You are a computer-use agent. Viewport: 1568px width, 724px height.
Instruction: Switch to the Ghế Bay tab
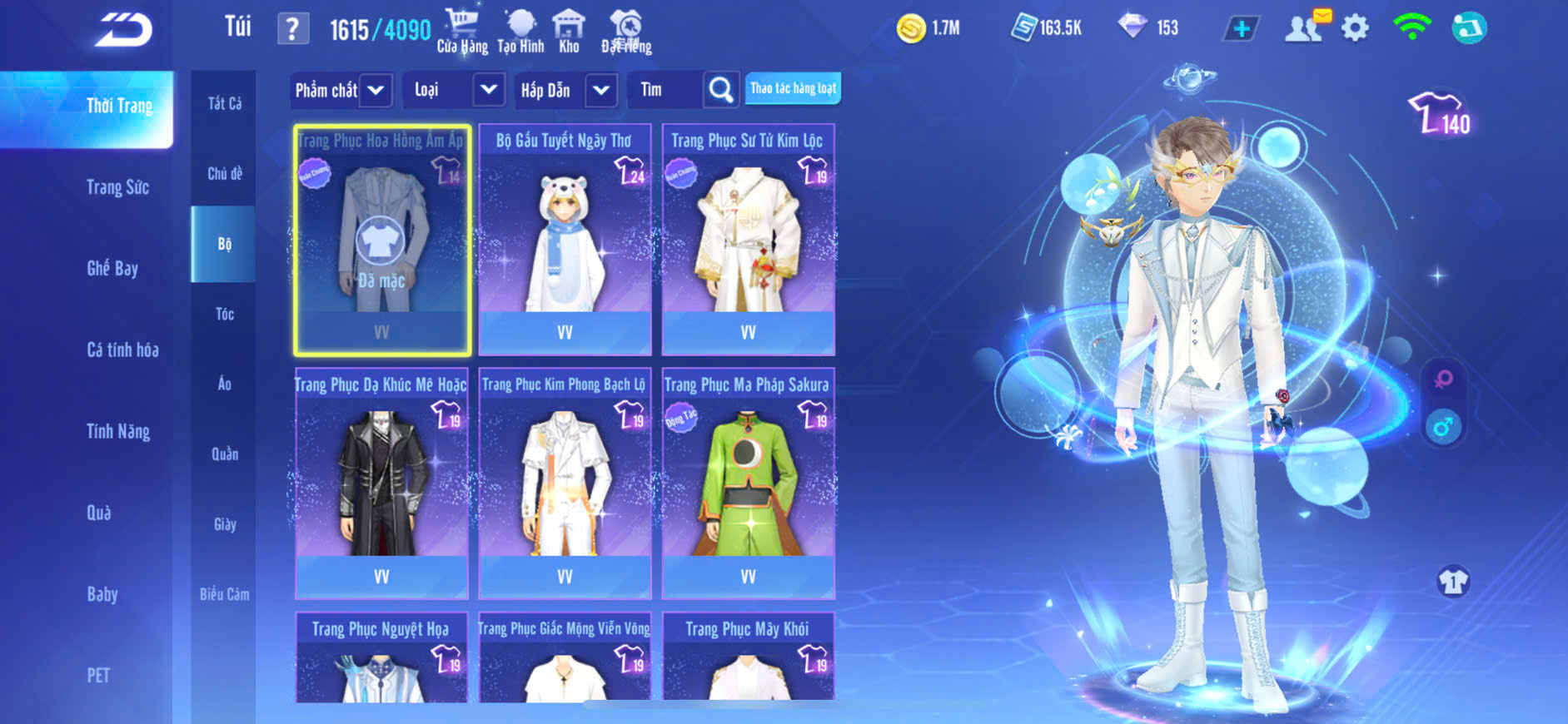pyautogui.click(x=112, y=268)
